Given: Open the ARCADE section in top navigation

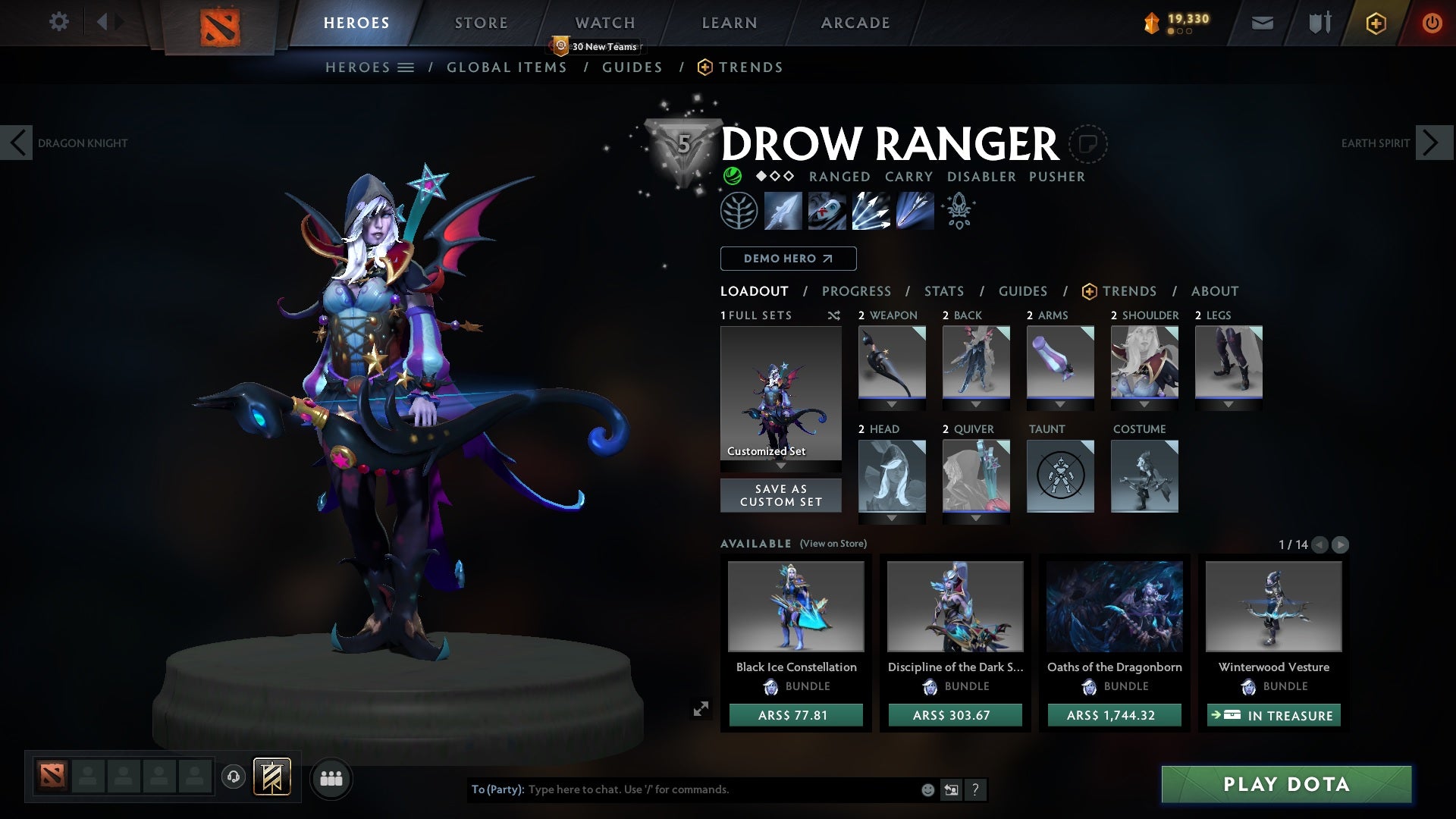Looking at the screenshot, I should click(x=855, y=23).
